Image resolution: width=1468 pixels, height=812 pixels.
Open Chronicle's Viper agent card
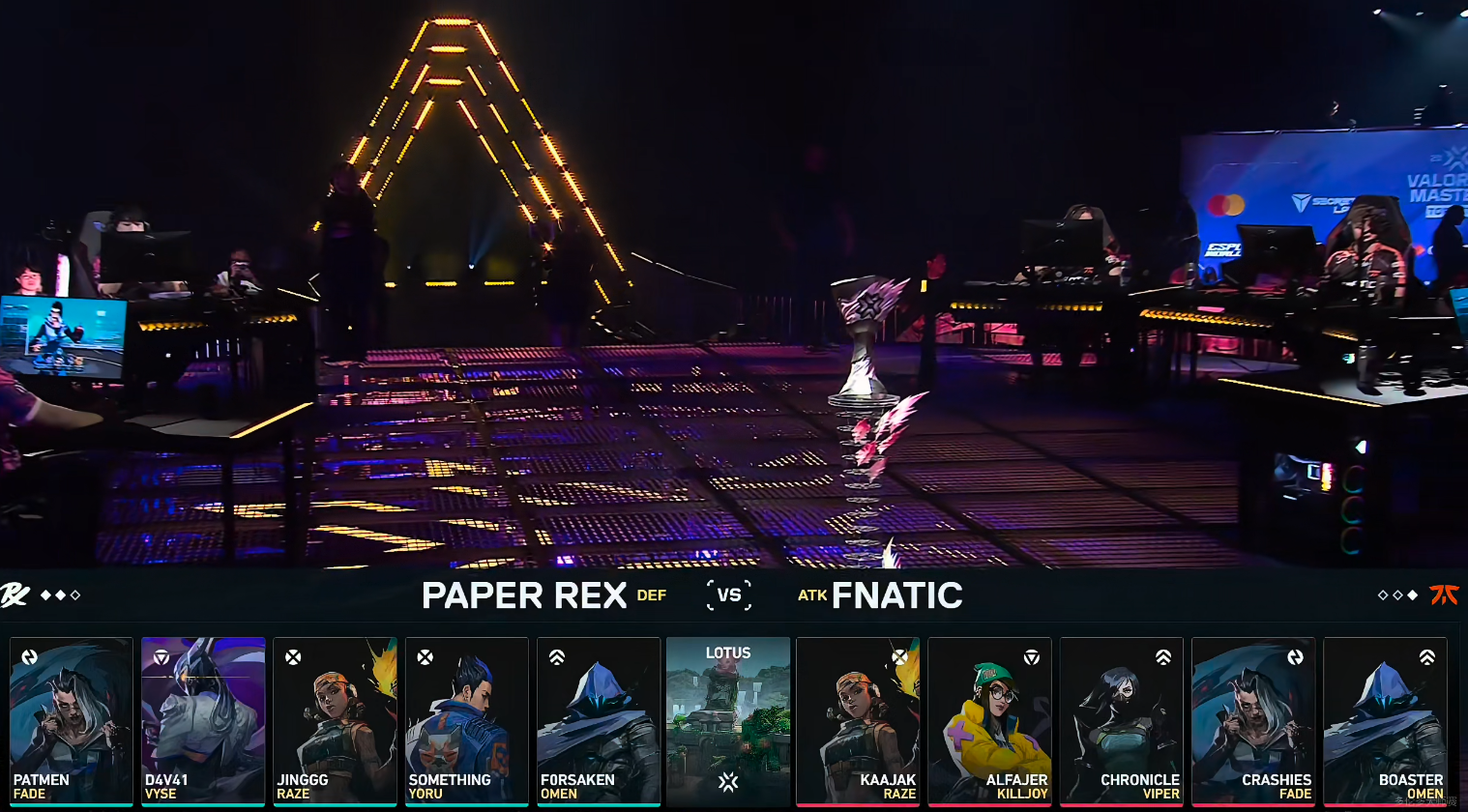[x=1122, y=720]
